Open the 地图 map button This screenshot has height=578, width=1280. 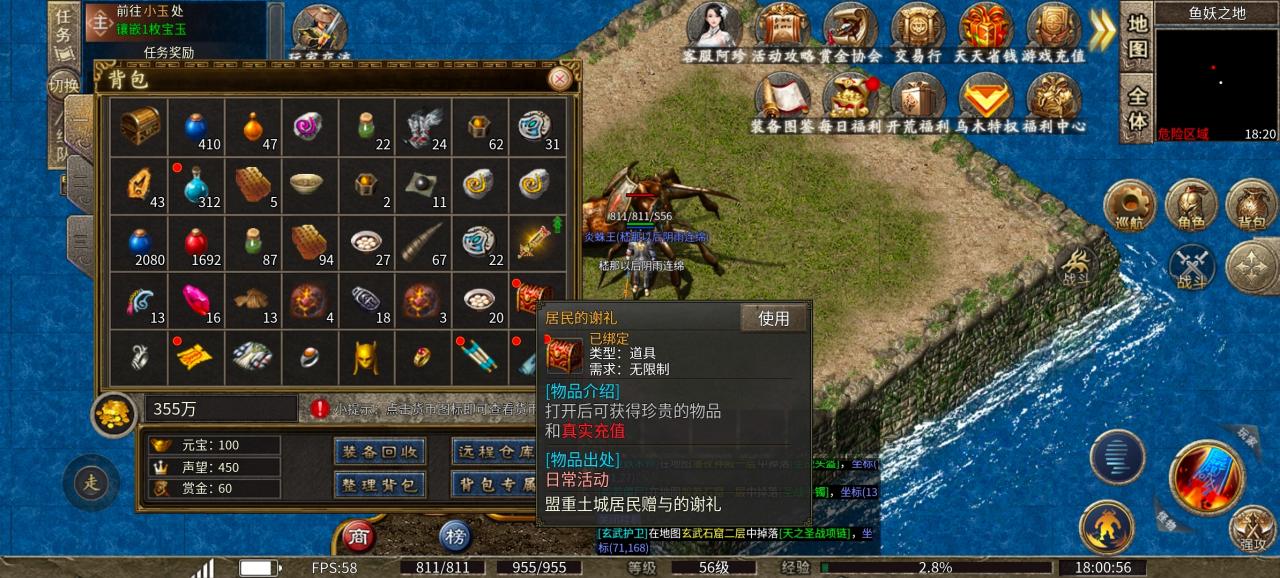pyautogui.click(x=1137, y=36)
